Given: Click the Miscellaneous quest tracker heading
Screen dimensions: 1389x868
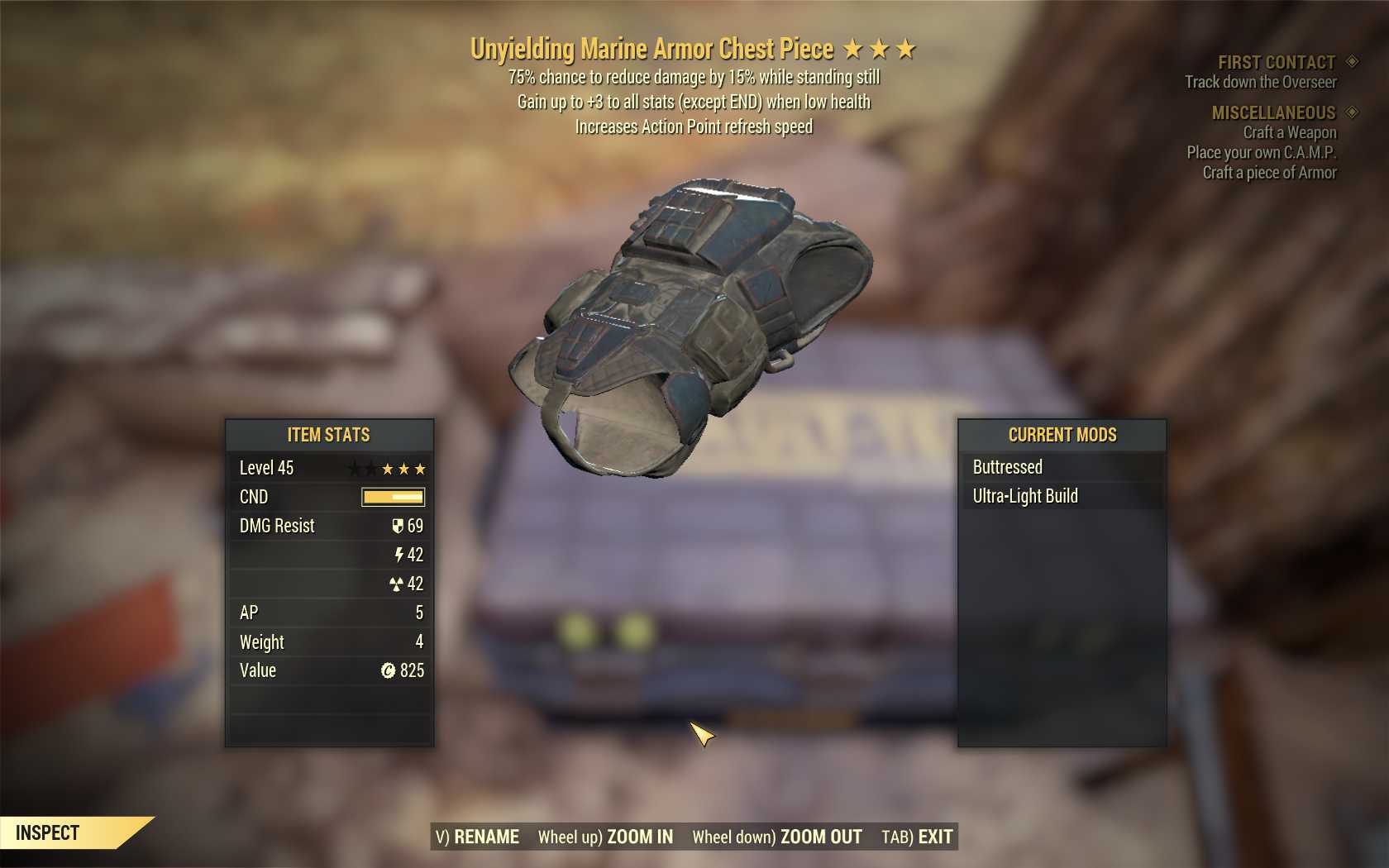Looking at the screenshot, I should pyautogui.click(x=1273, y=112).
